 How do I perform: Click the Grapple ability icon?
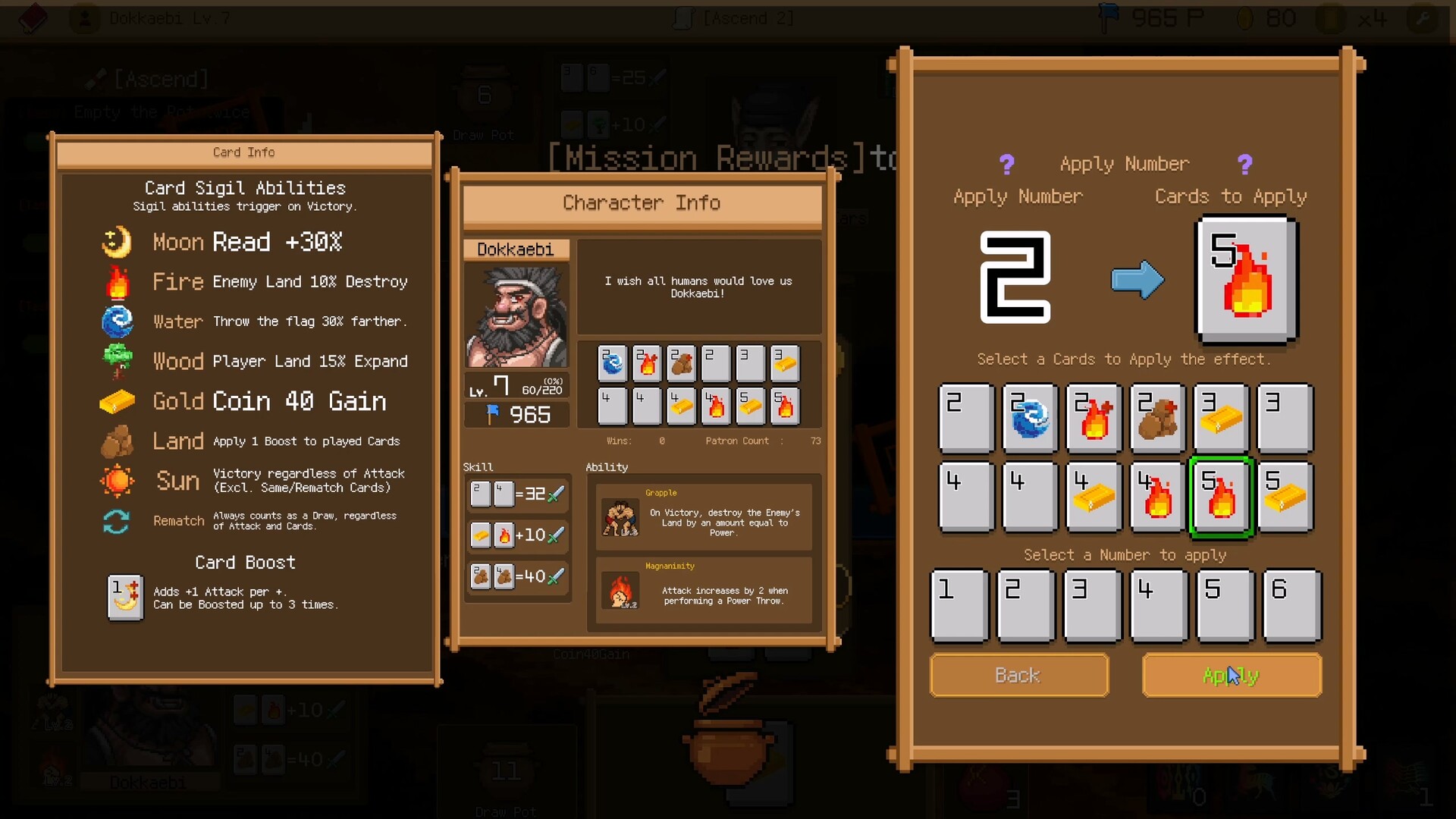coord(620,518)
